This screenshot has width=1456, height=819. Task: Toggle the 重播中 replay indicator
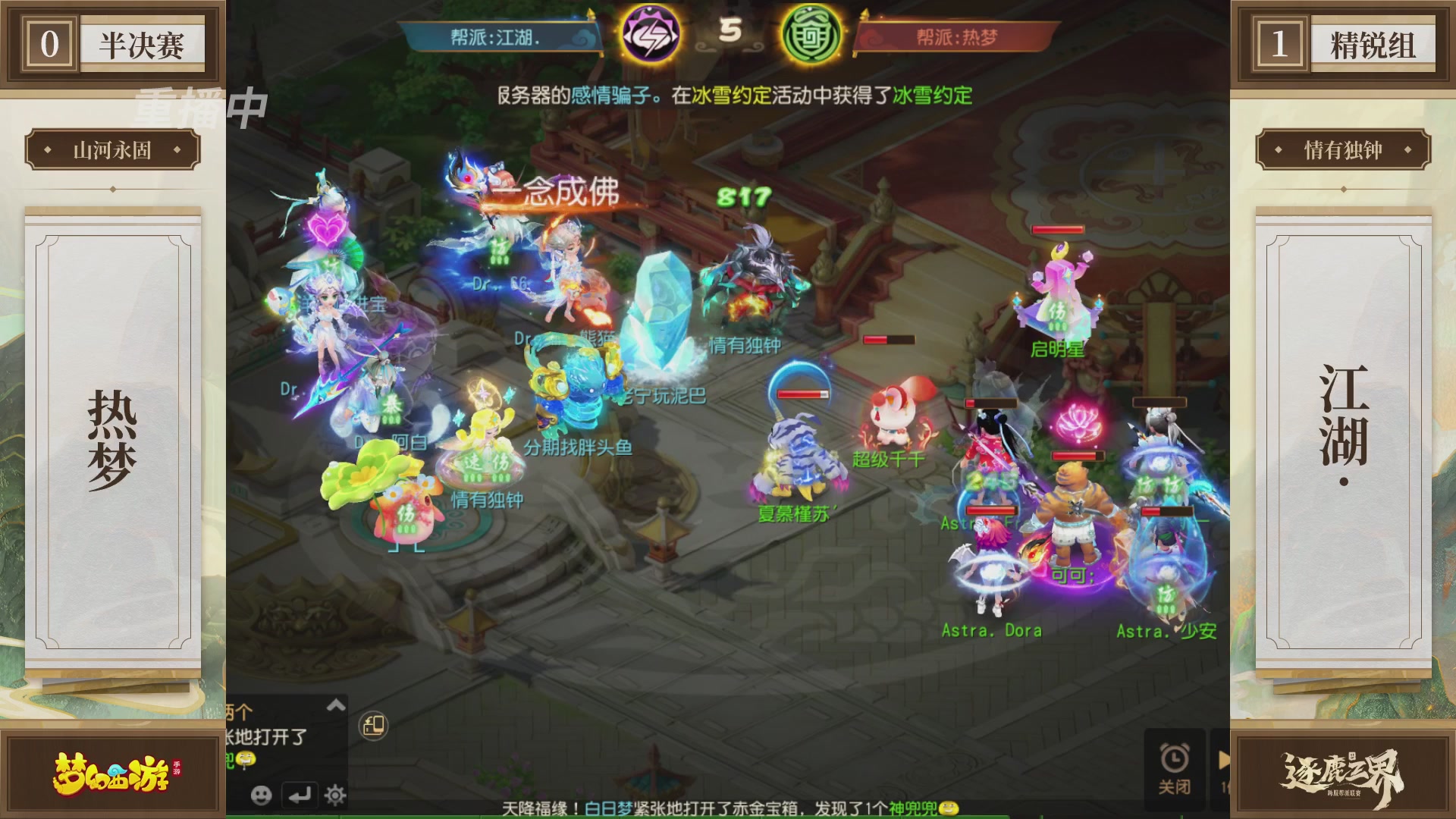tap(199, 106)
